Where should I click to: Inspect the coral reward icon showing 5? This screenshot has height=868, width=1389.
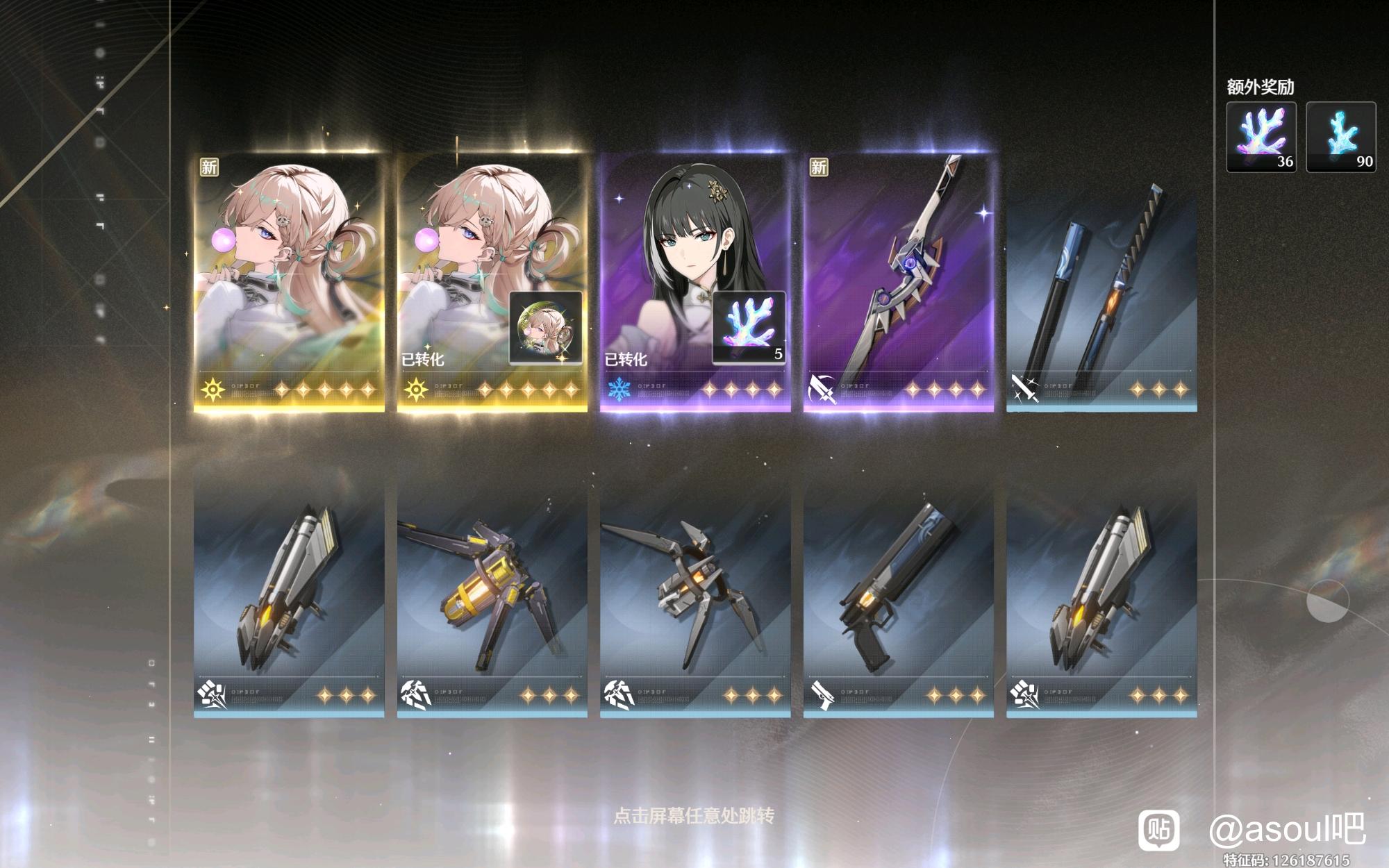point(749,327)
